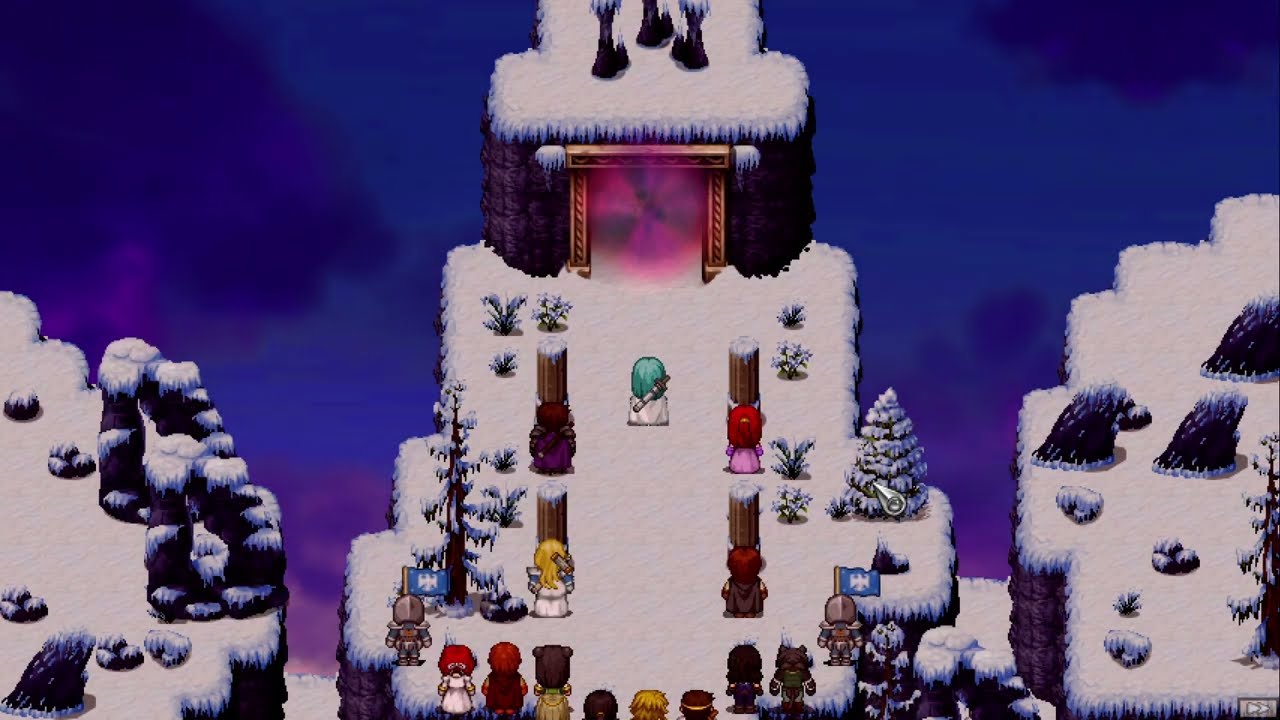Skip the cutscene with the fast-forward button

point(1256,707)
